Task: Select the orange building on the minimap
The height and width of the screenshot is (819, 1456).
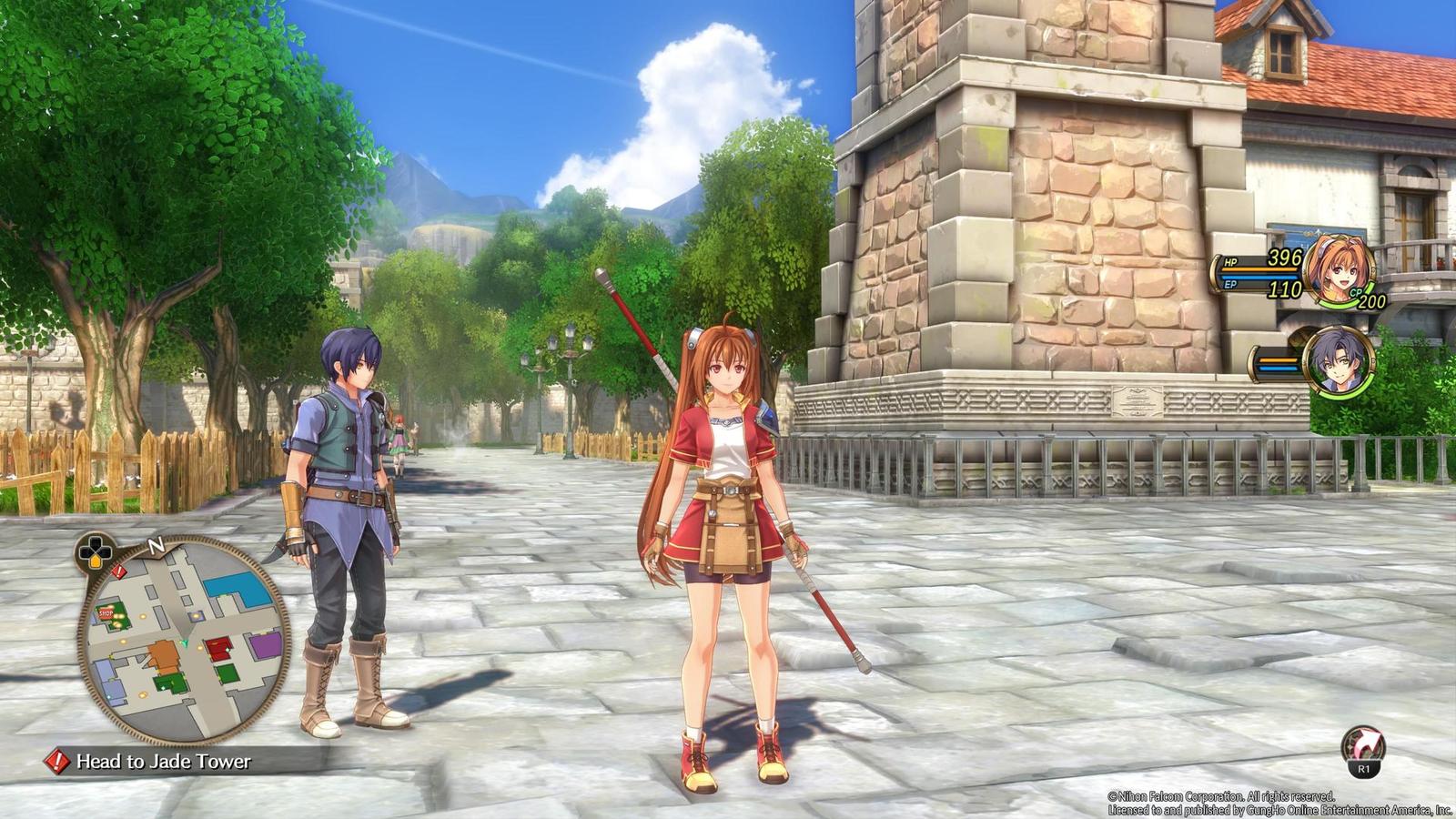Action: pos(164,657)
